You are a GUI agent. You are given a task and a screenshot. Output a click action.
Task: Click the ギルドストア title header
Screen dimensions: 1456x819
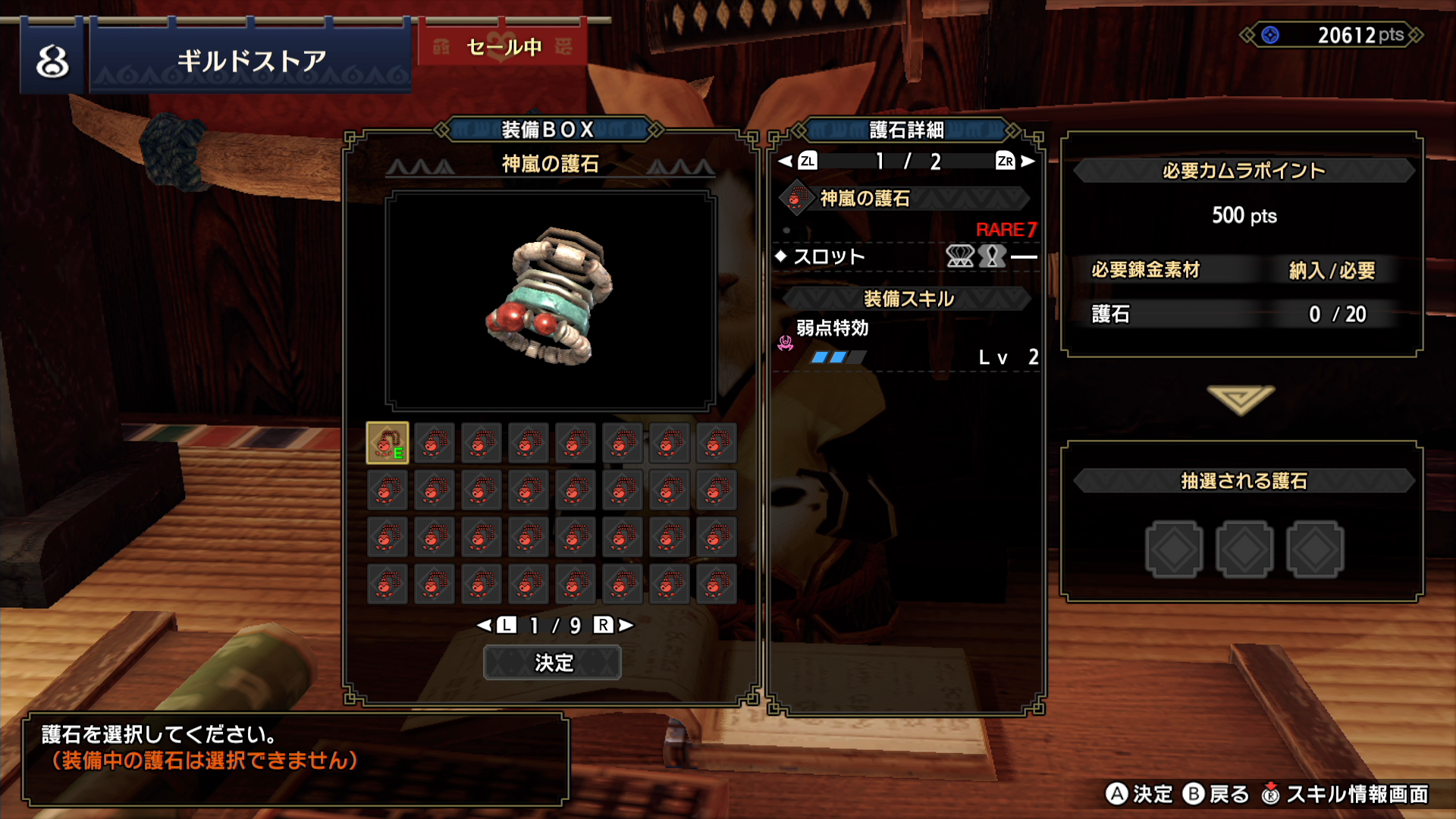(x=251, y=61)
